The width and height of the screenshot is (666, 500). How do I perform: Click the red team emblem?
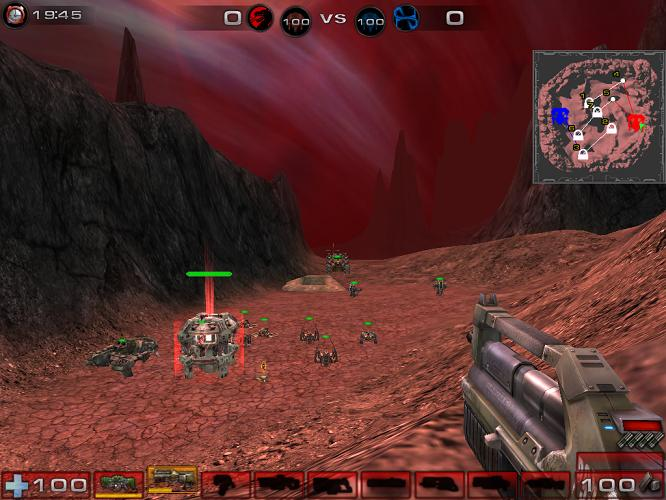pos(260,18)
